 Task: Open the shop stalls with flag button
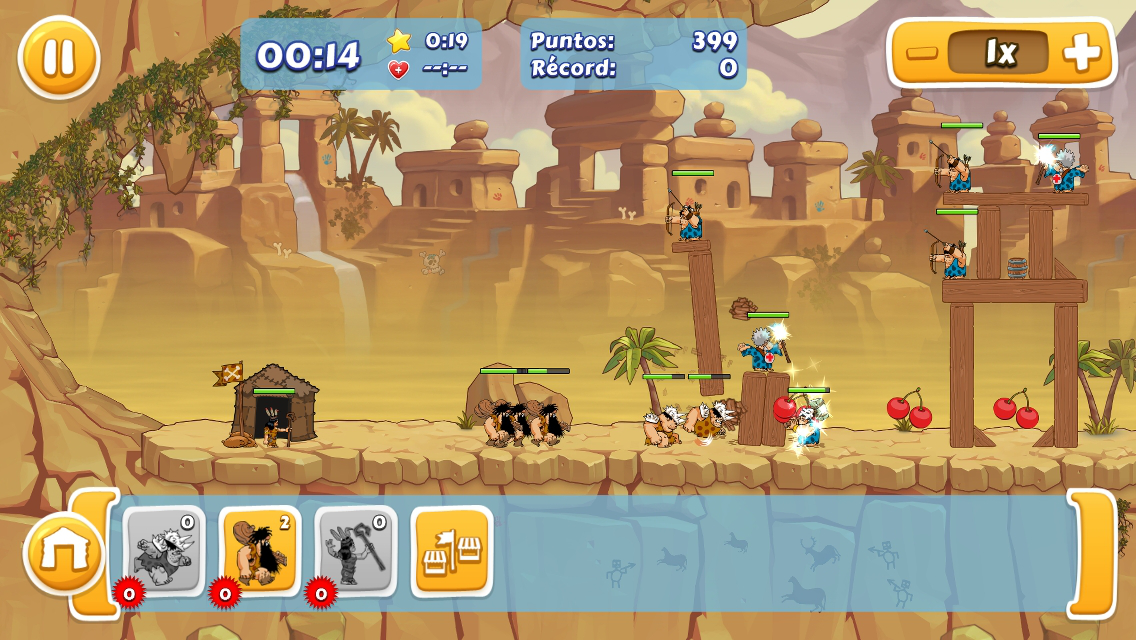pos(452,551)
